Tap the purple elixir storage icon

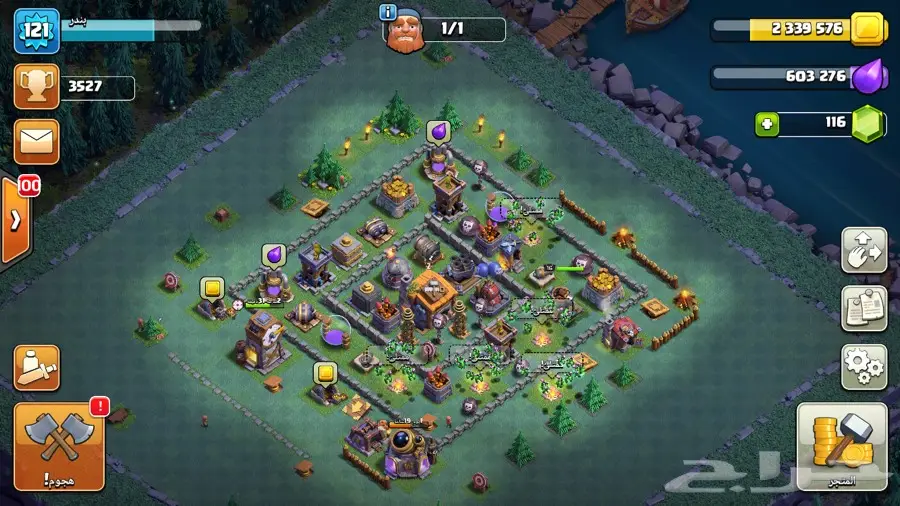(x=866, y=76)
